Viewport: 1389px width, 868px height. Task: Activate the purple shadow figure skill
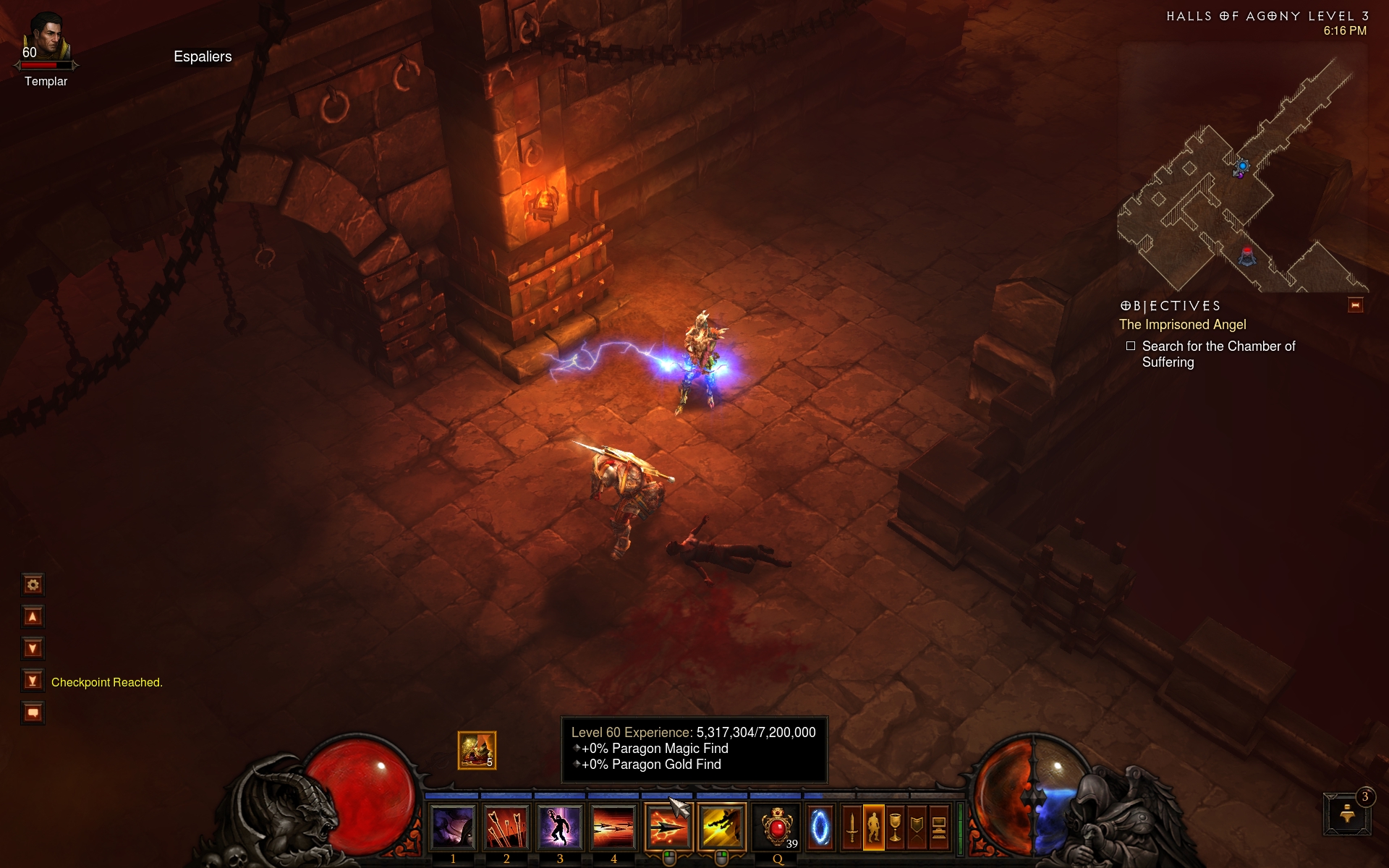[560, 827]
